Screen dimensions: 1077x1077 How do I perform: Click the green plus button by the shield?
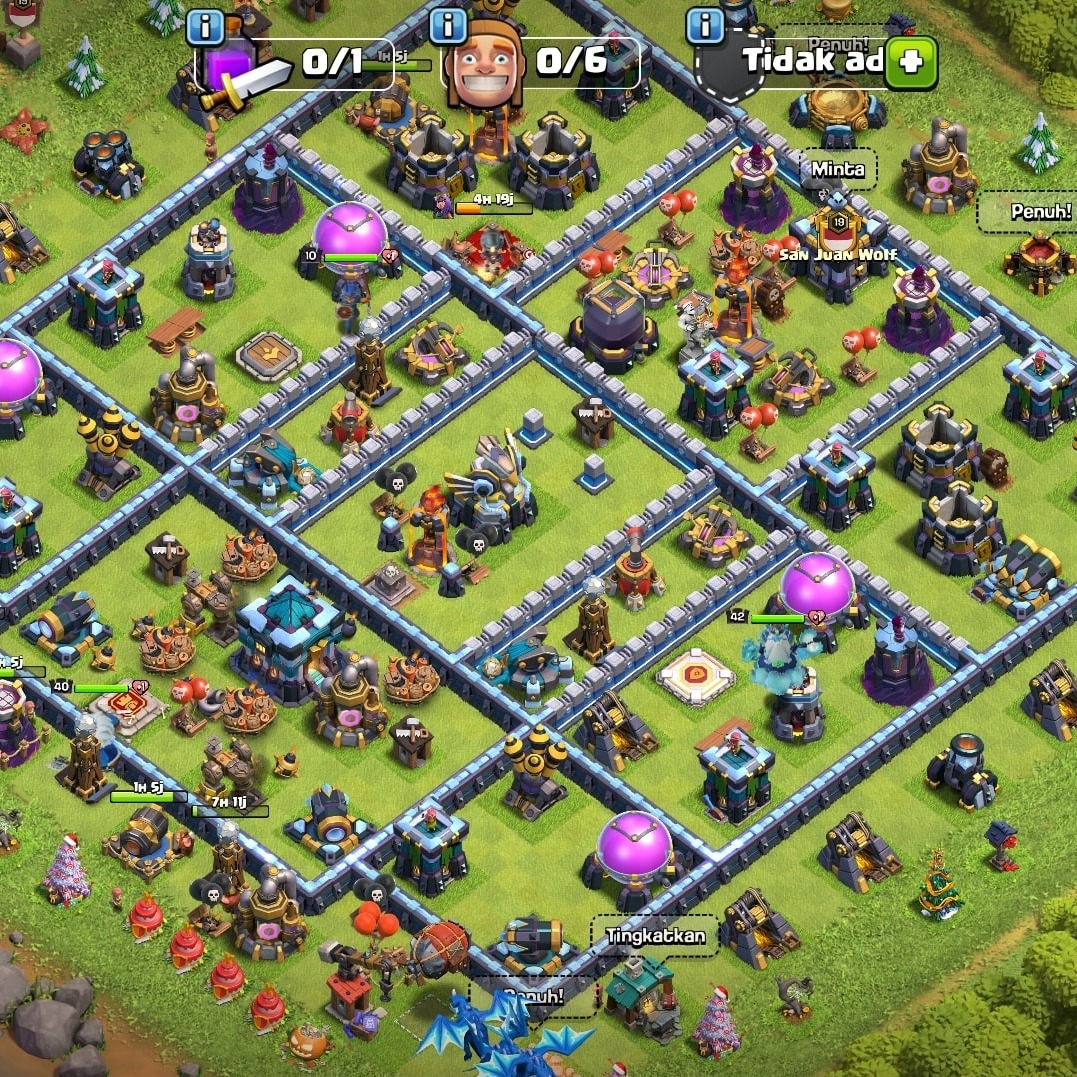(913, 62)
